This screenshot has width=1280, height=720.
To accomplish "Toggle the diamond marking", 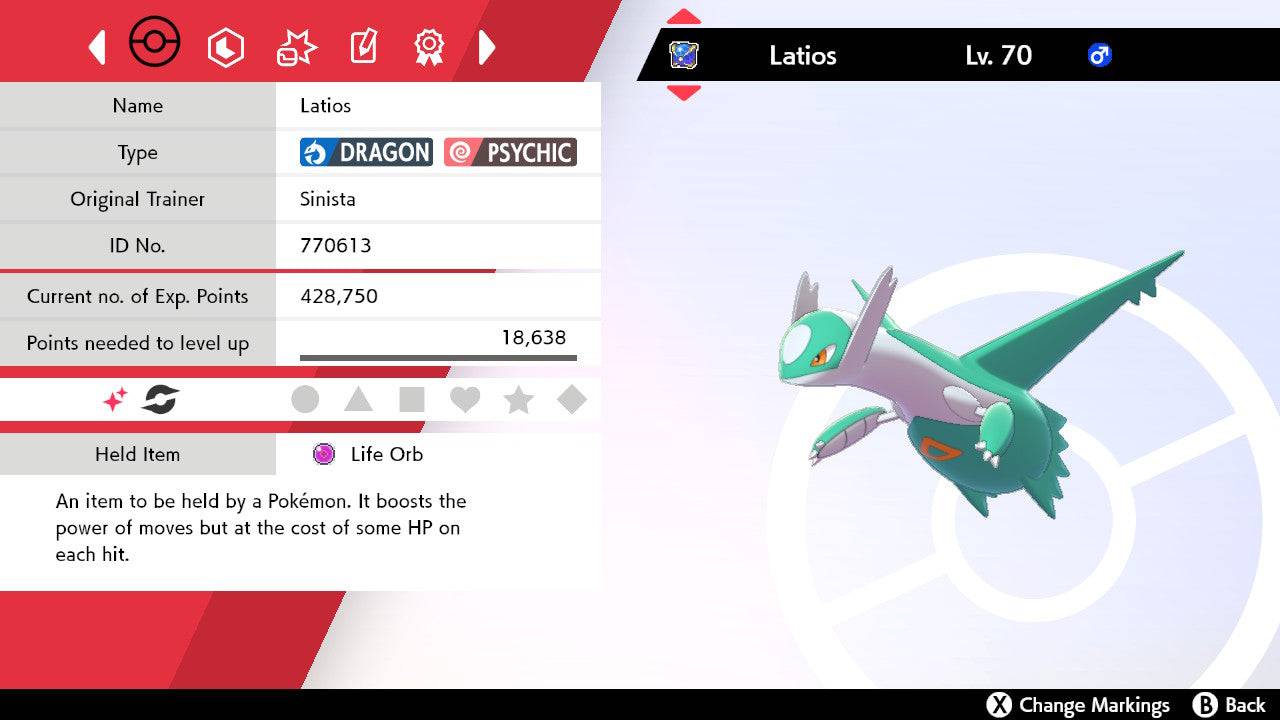I will (571, 400).
